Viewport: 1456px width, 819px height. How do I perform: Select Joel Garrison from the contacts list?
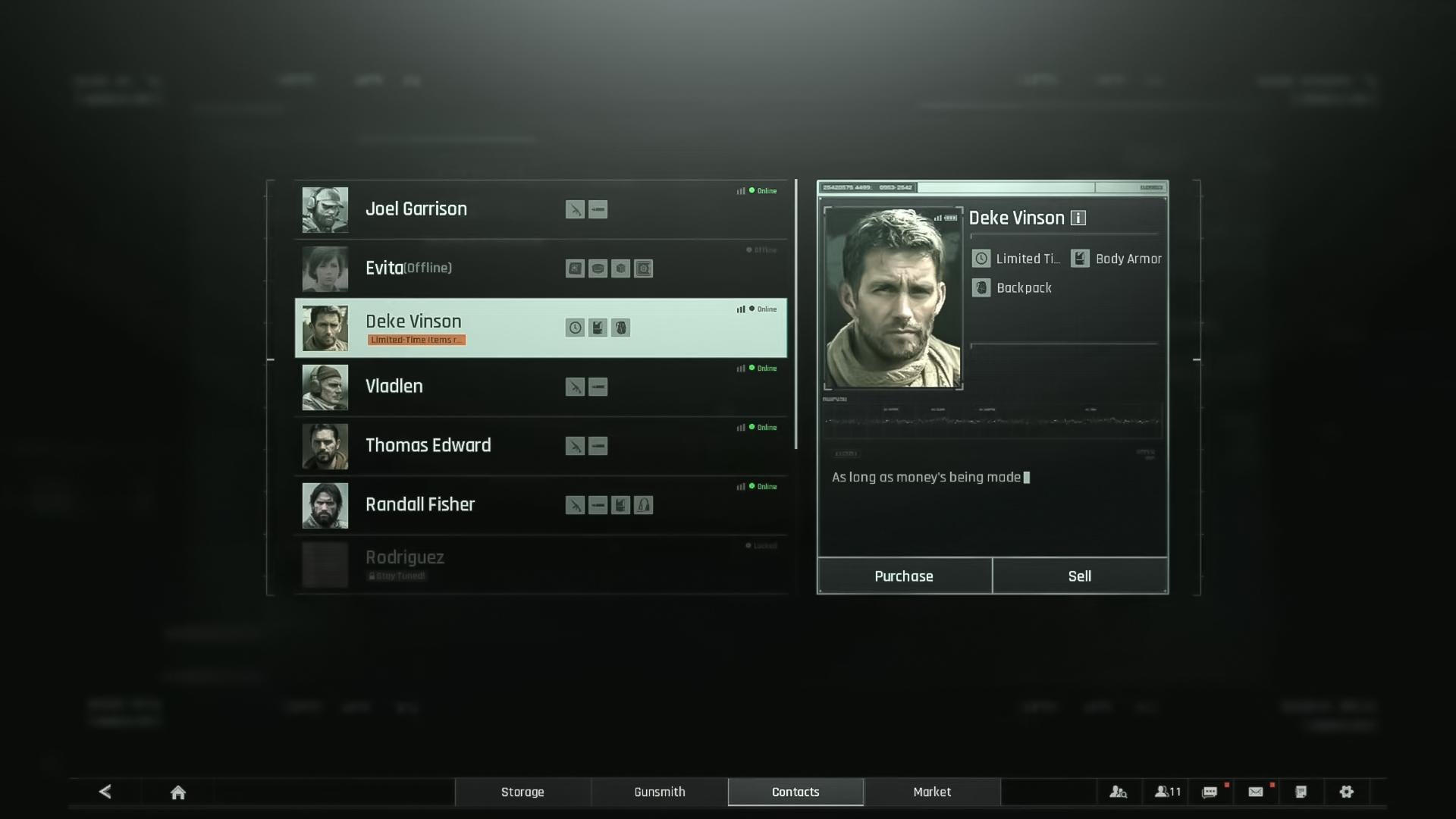pos(416,209)
